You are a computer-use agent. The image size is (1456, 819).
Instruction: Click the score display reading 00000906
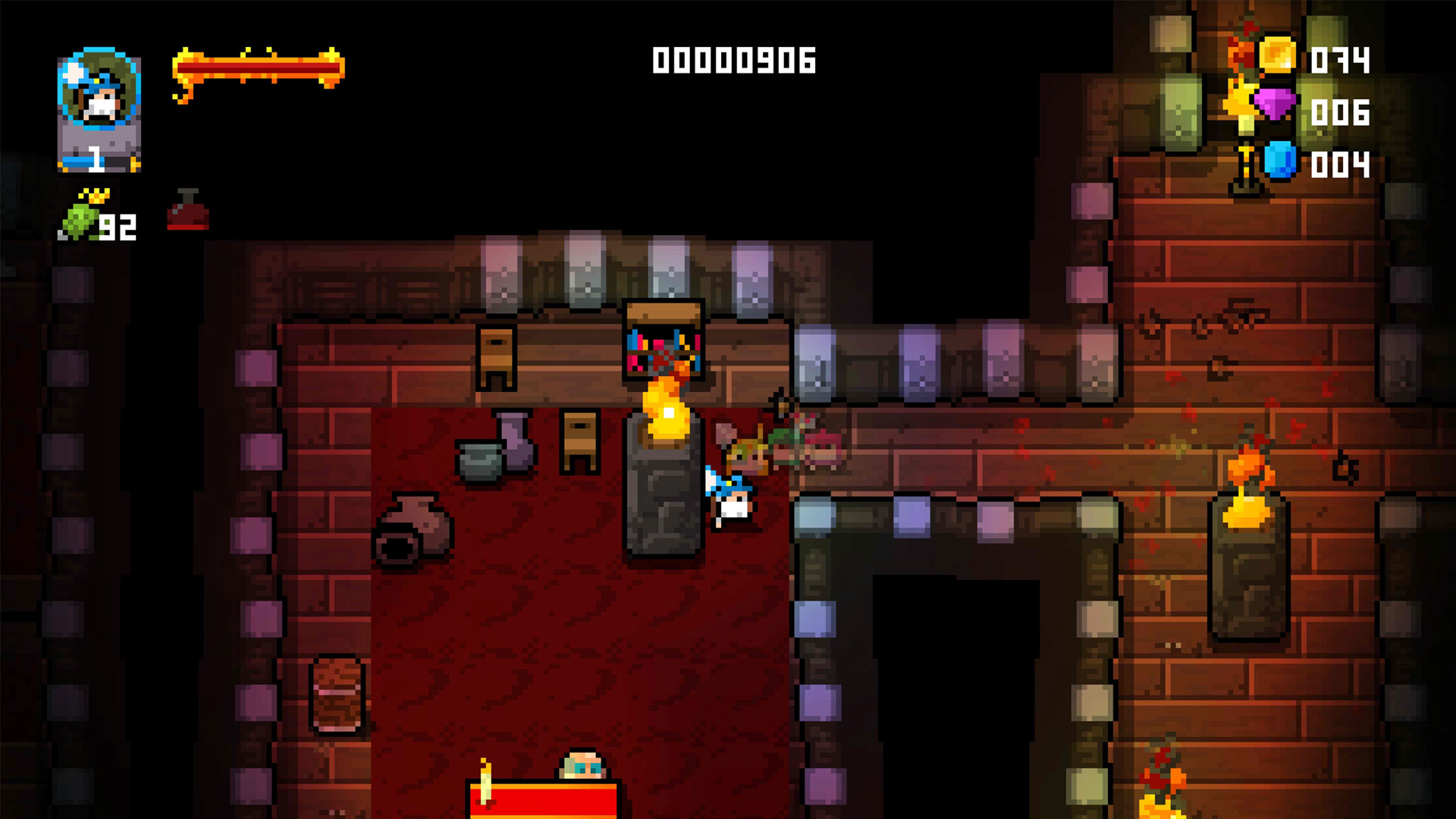click(733, 61)
